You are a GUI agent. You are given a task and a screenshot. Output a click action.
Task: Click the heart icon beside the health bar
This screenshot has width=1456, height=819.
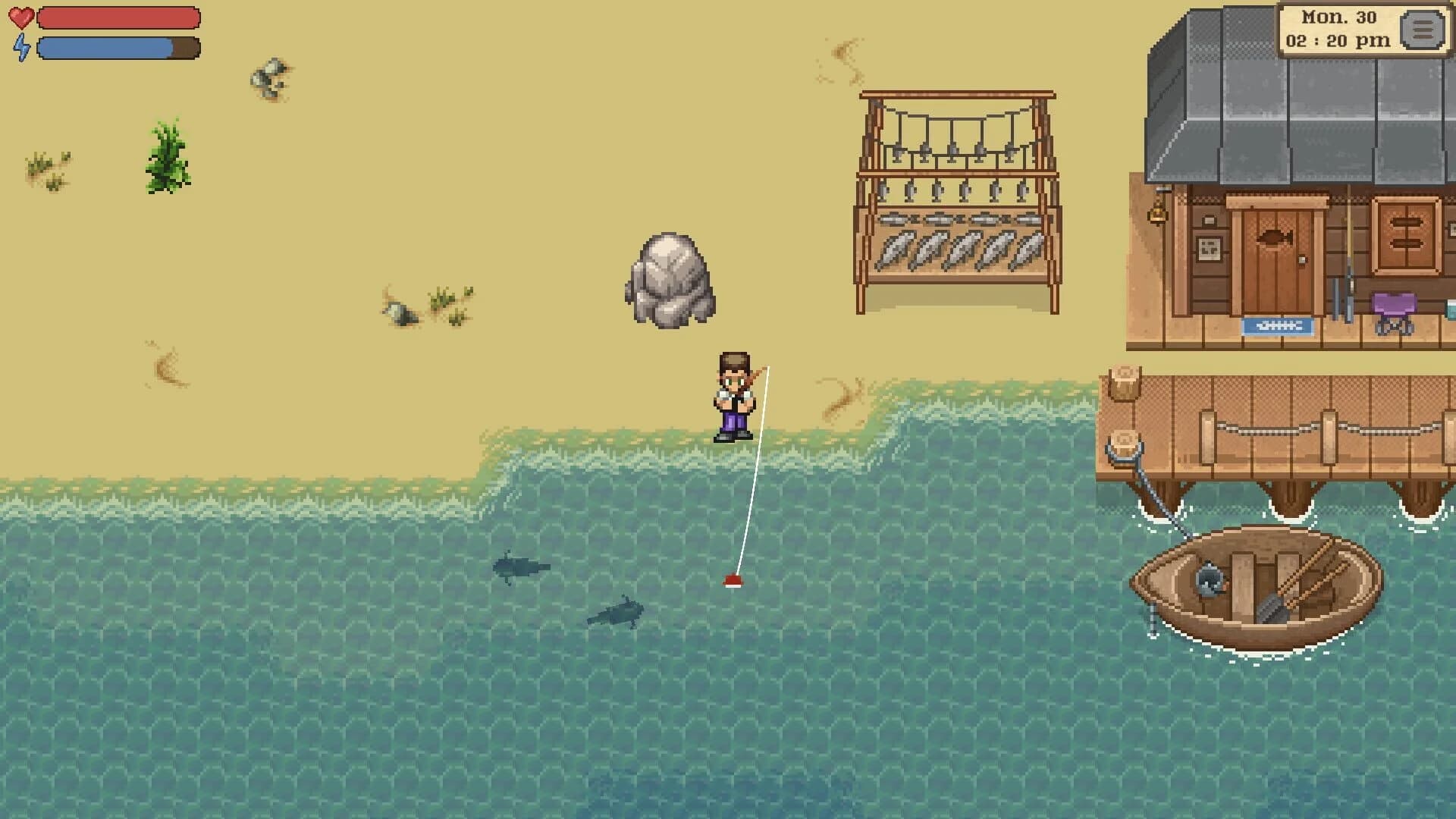(x=22, y=17)
